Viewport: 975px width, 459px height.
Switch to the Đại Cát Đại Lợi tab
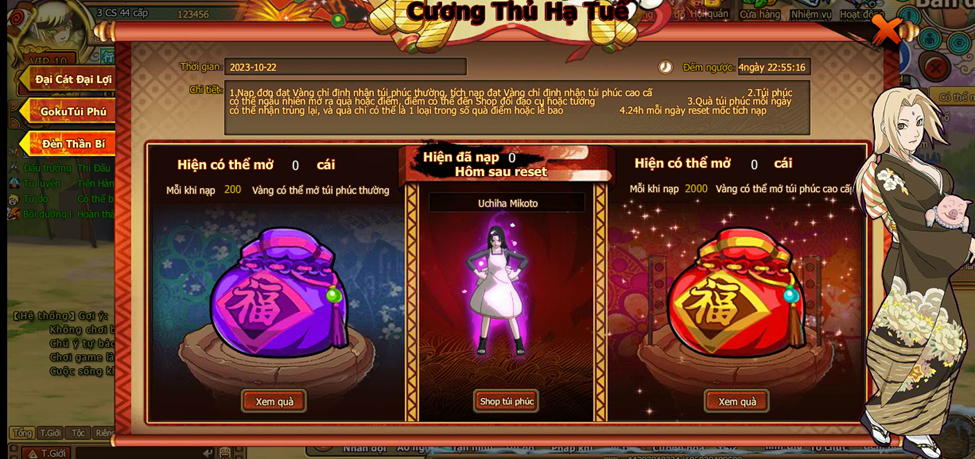click(70, 79)
